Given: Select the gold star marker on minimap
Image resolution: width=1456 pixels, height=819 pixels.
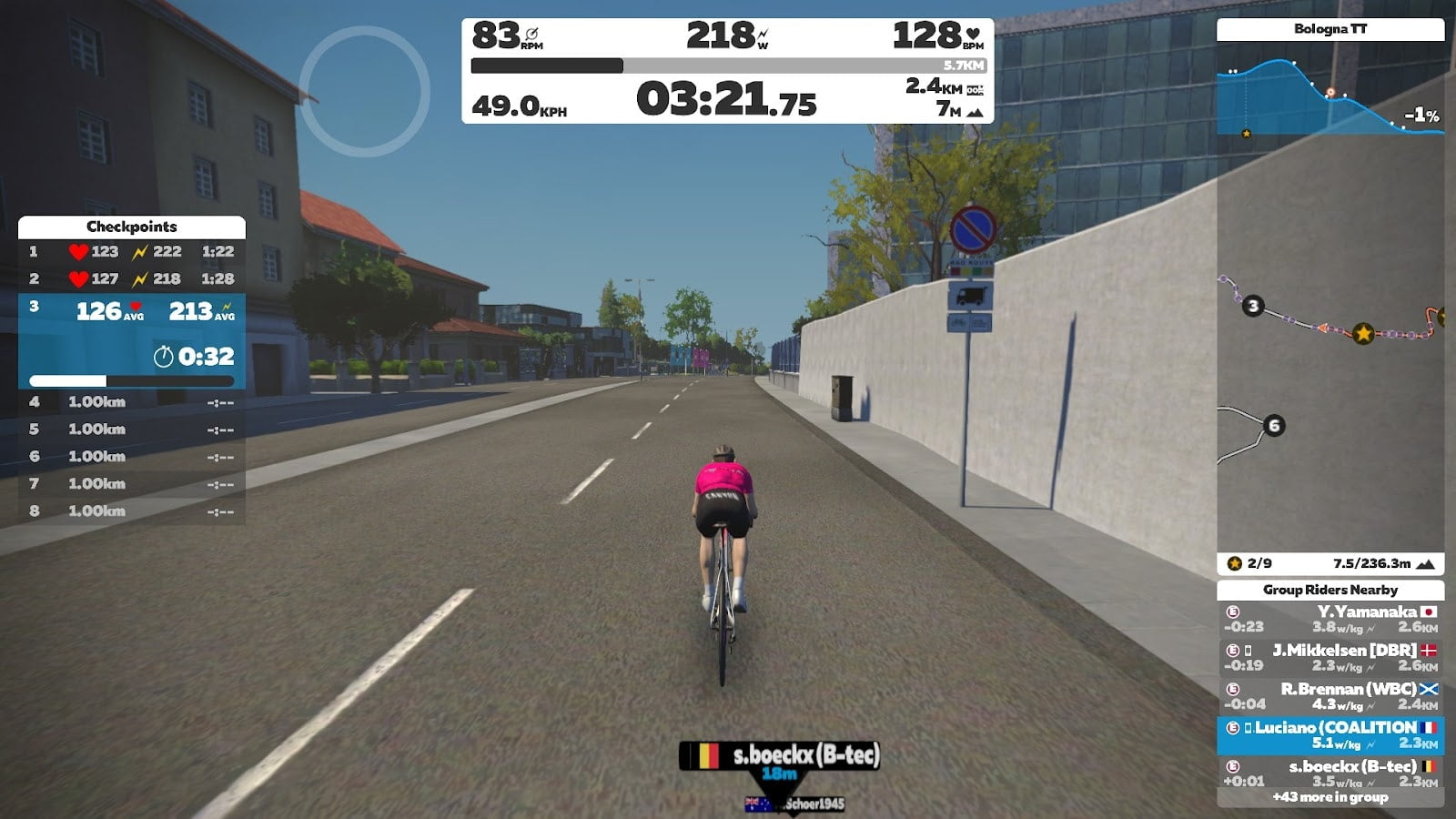Looking at the screenshot, I should (1362, 334).
